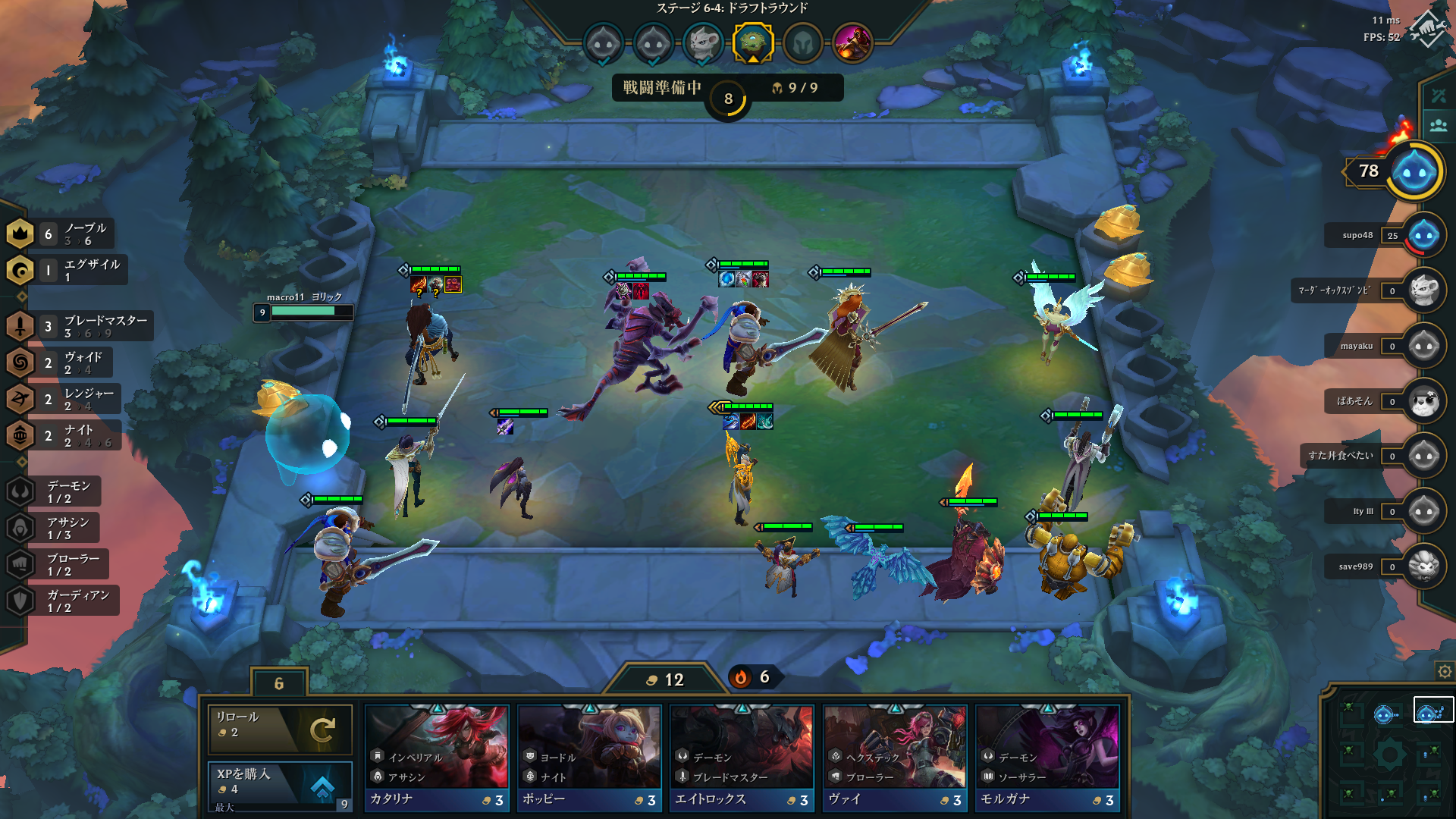The width and height of the screenshot is (1456, 819).
Task: Buy the Poppy champion card
Action: click(x=589, y=758)
